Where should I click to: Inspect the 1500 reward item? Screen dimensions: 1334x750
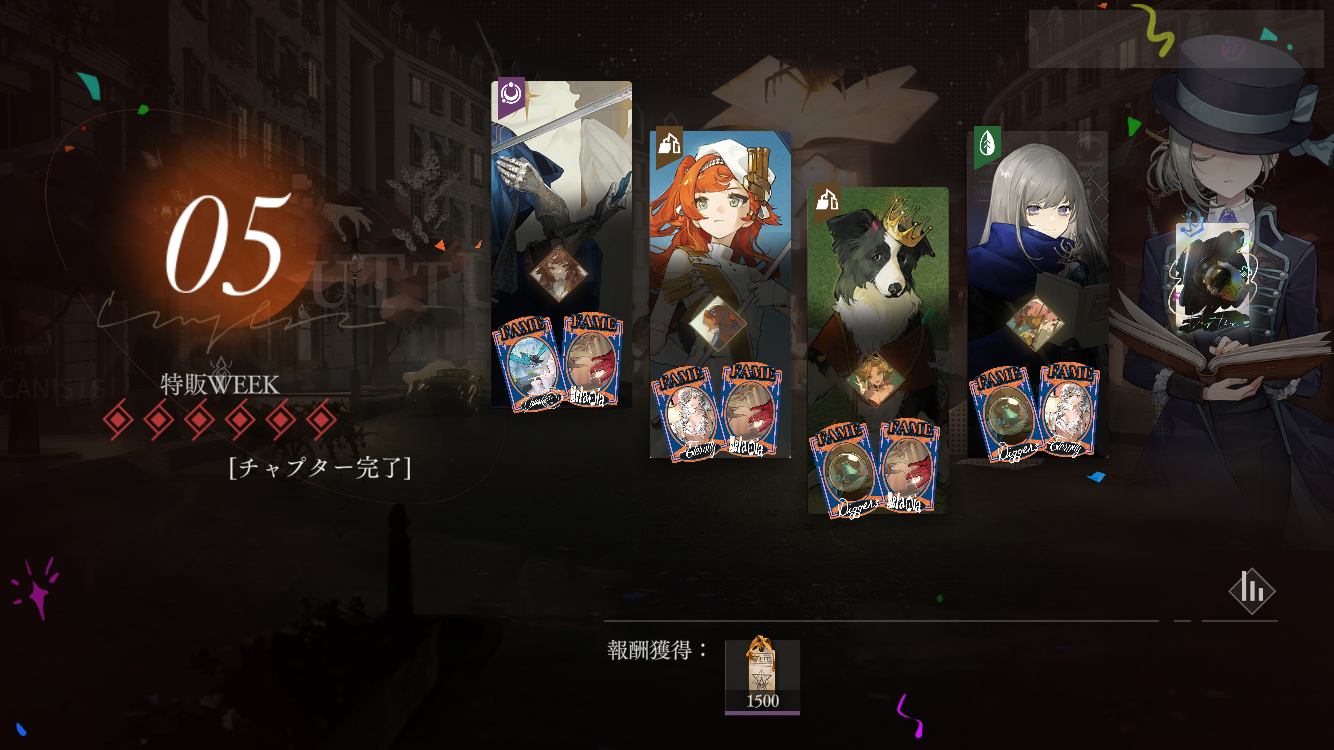(x=762, y=676)
